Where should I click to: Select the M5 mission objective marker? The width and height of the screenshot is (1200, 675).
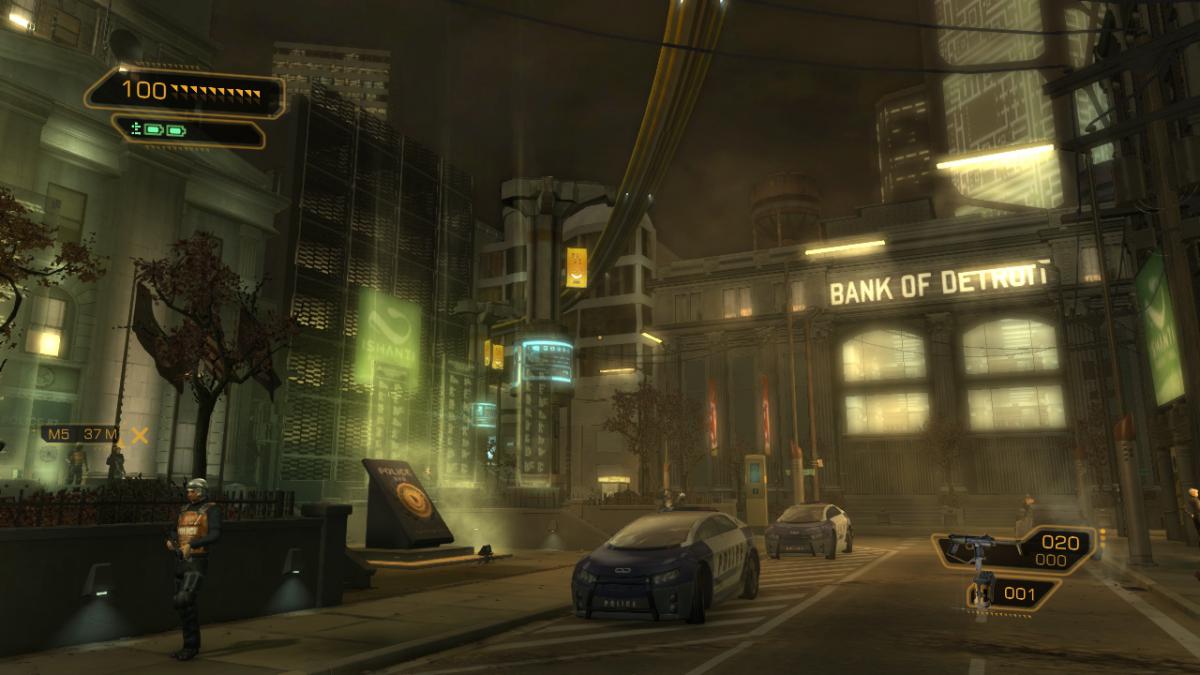pos(139,434)
